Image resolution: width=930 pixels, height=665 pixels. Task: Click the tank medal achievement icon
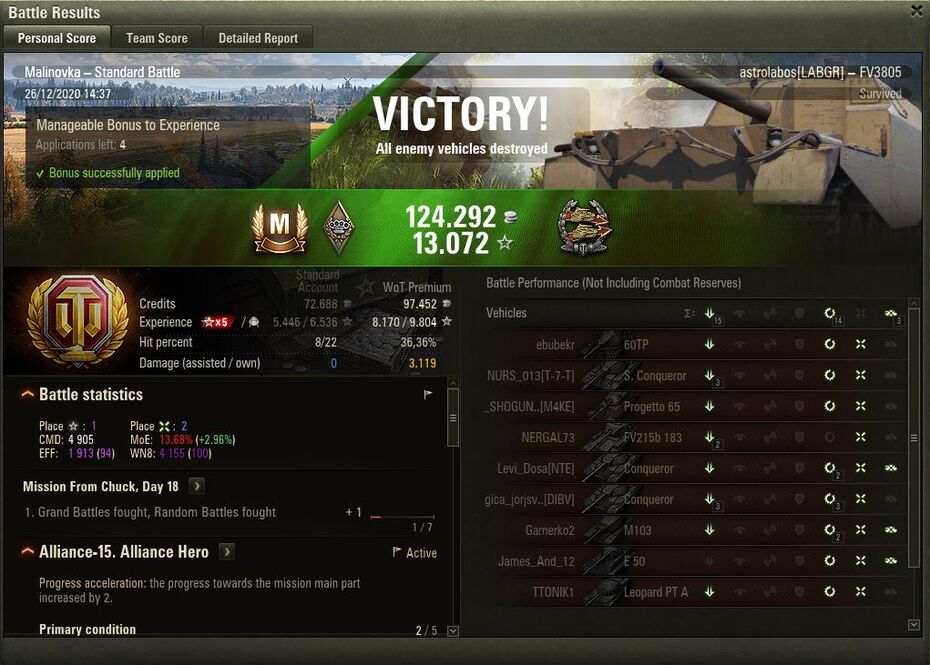[584, 228]
